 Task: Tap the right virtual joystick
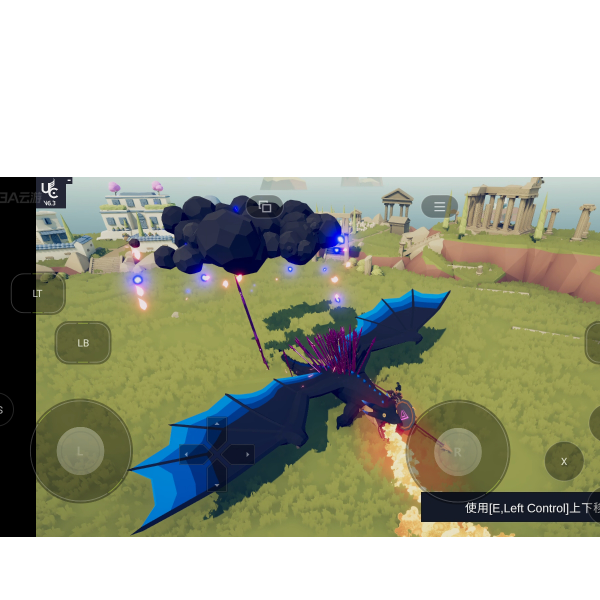coord(458,451)
